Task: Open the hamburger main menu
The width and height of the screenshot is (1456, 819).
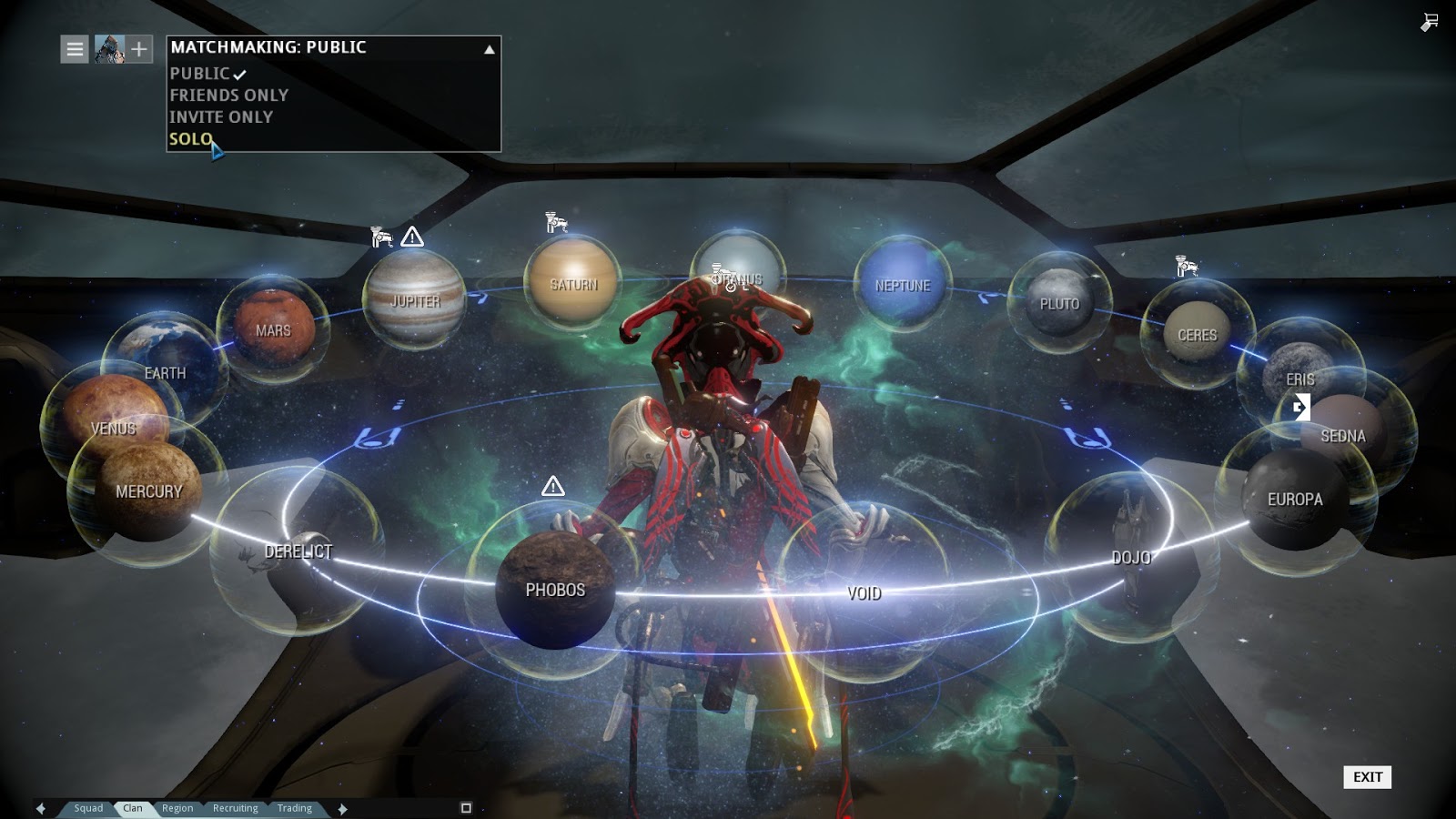Action: click(75, 49)
